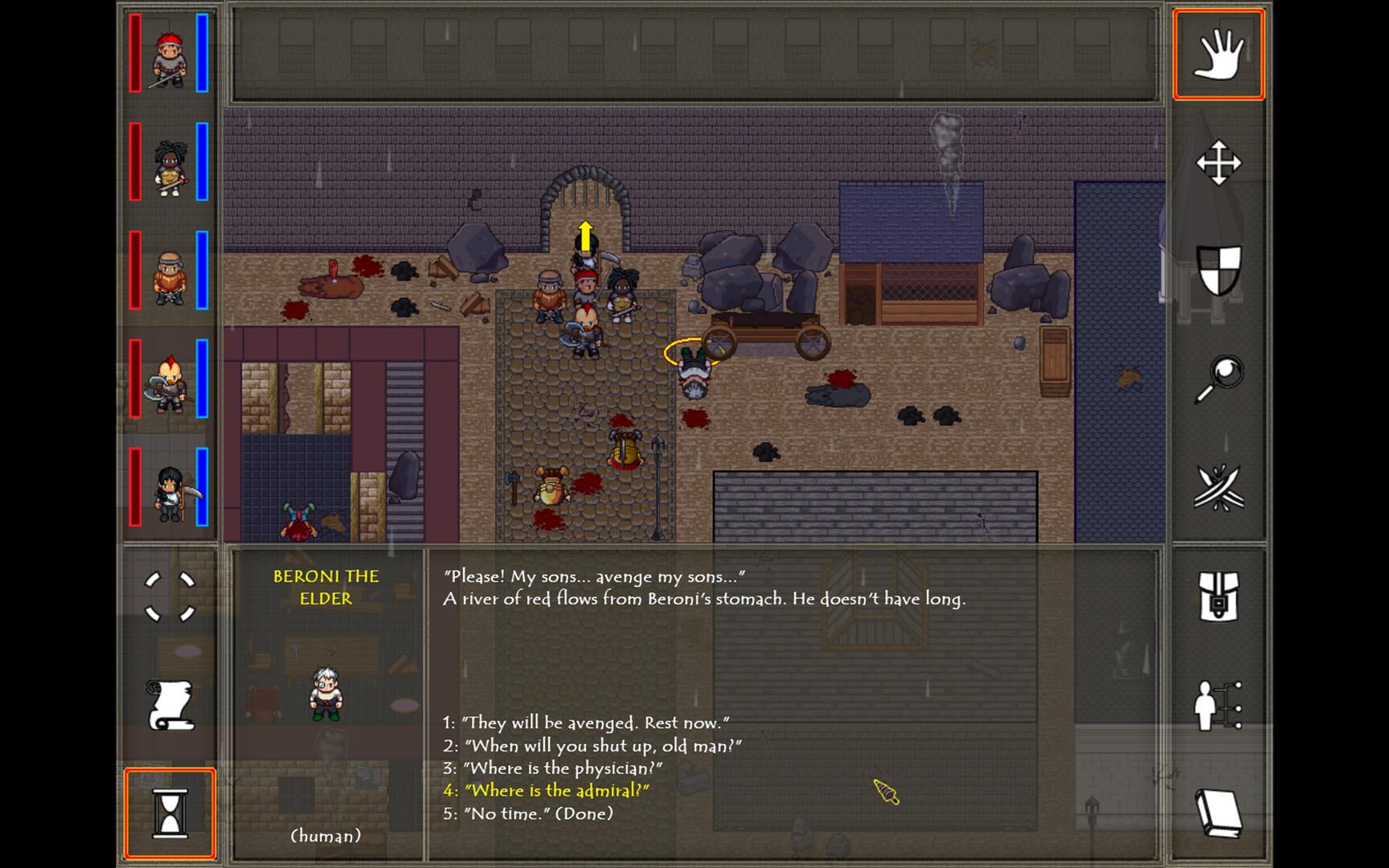Reply "They will be avenged. Rest now."
This screenshot has height=868, width=1389.
(586, 723)
